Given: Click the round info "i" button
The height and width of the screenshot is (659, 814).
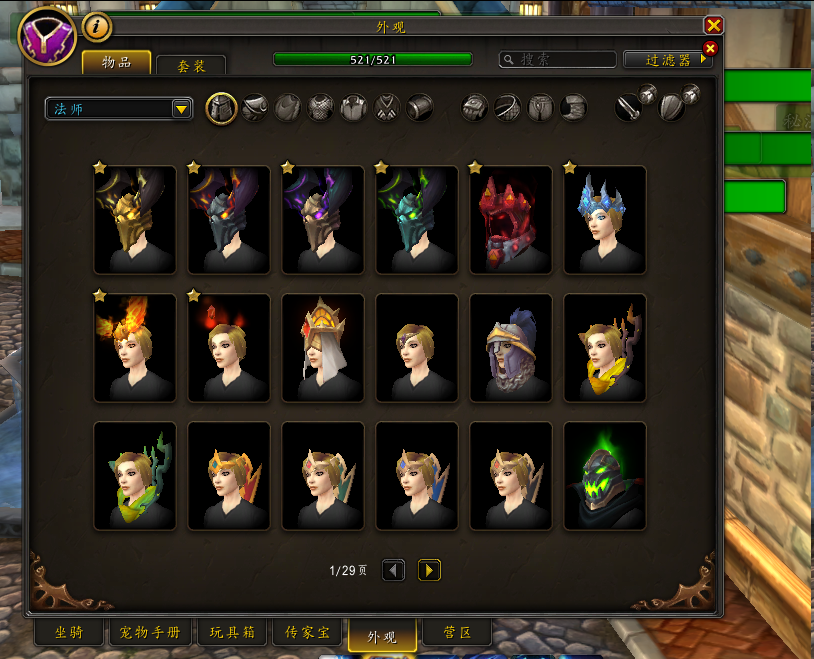Looking at the screenshot, I should point(97,26).
